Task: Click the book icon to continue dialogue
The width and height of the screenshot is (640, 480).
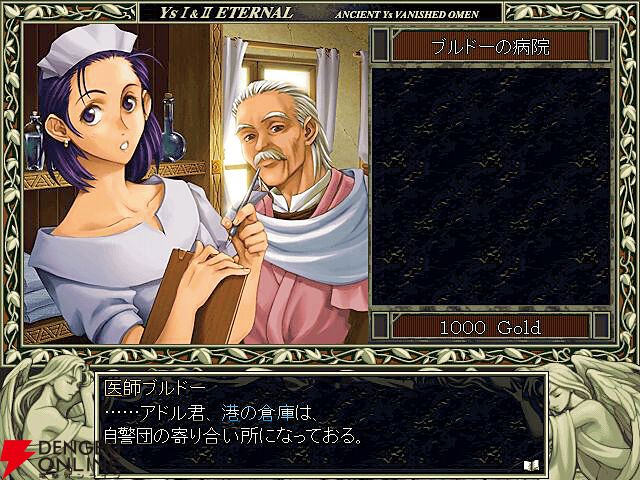Action: tap(529, 464)
